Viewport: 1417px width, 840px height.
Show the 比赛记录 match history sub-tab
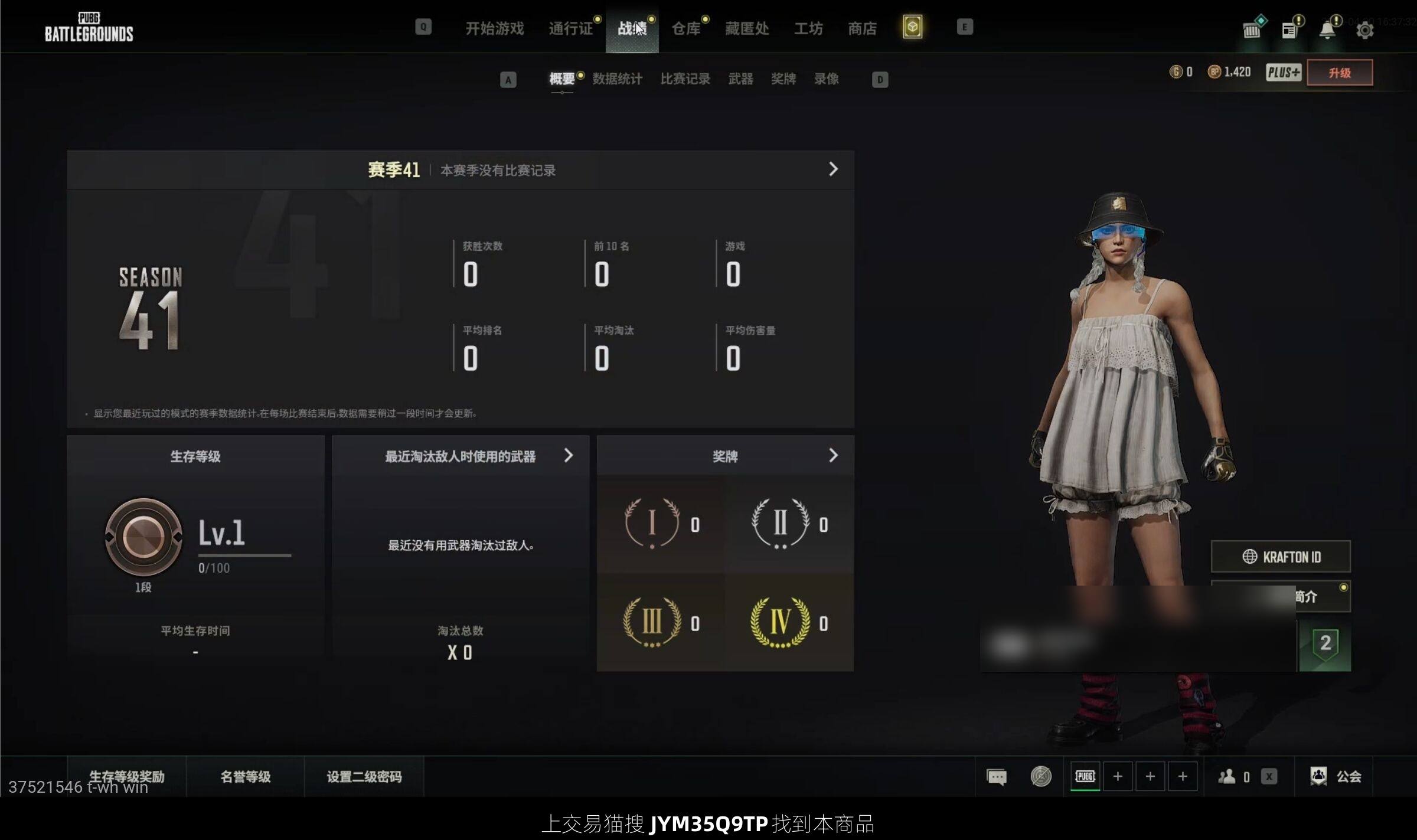tap(685, 79)
